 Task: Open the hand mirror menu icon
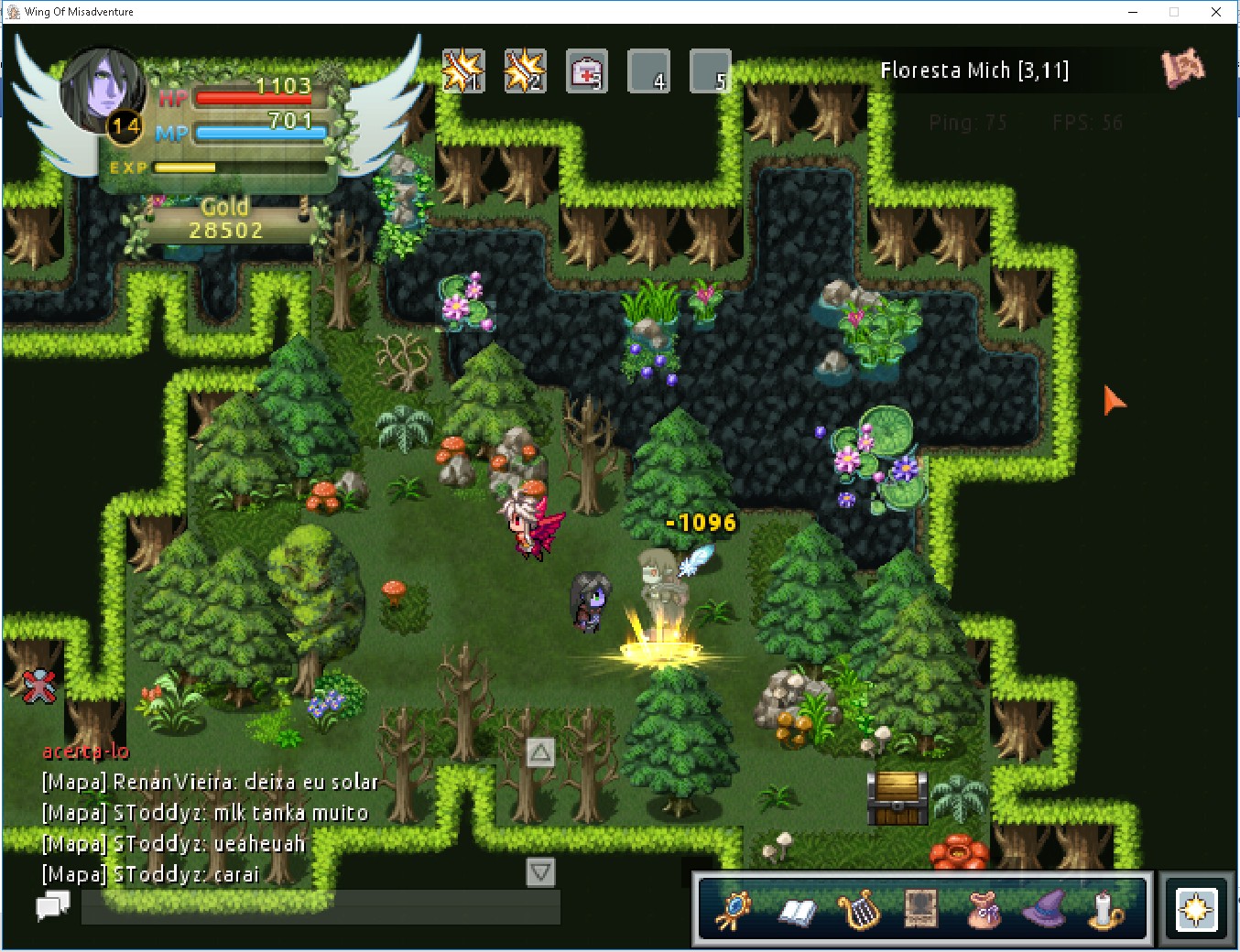[733, 910]
